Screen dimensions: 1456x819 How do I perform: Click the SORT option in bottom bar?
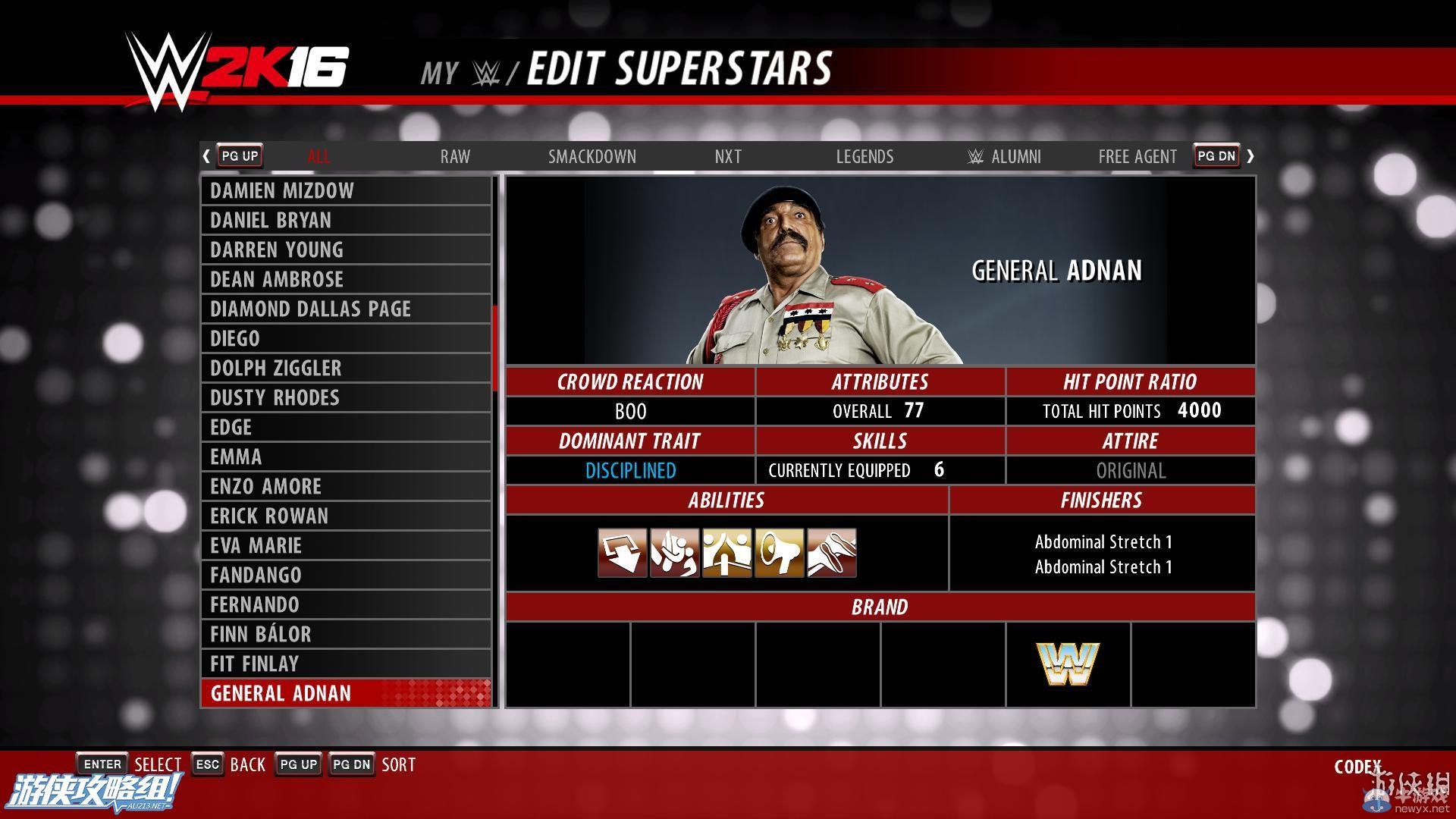click(x=398, y=764)
